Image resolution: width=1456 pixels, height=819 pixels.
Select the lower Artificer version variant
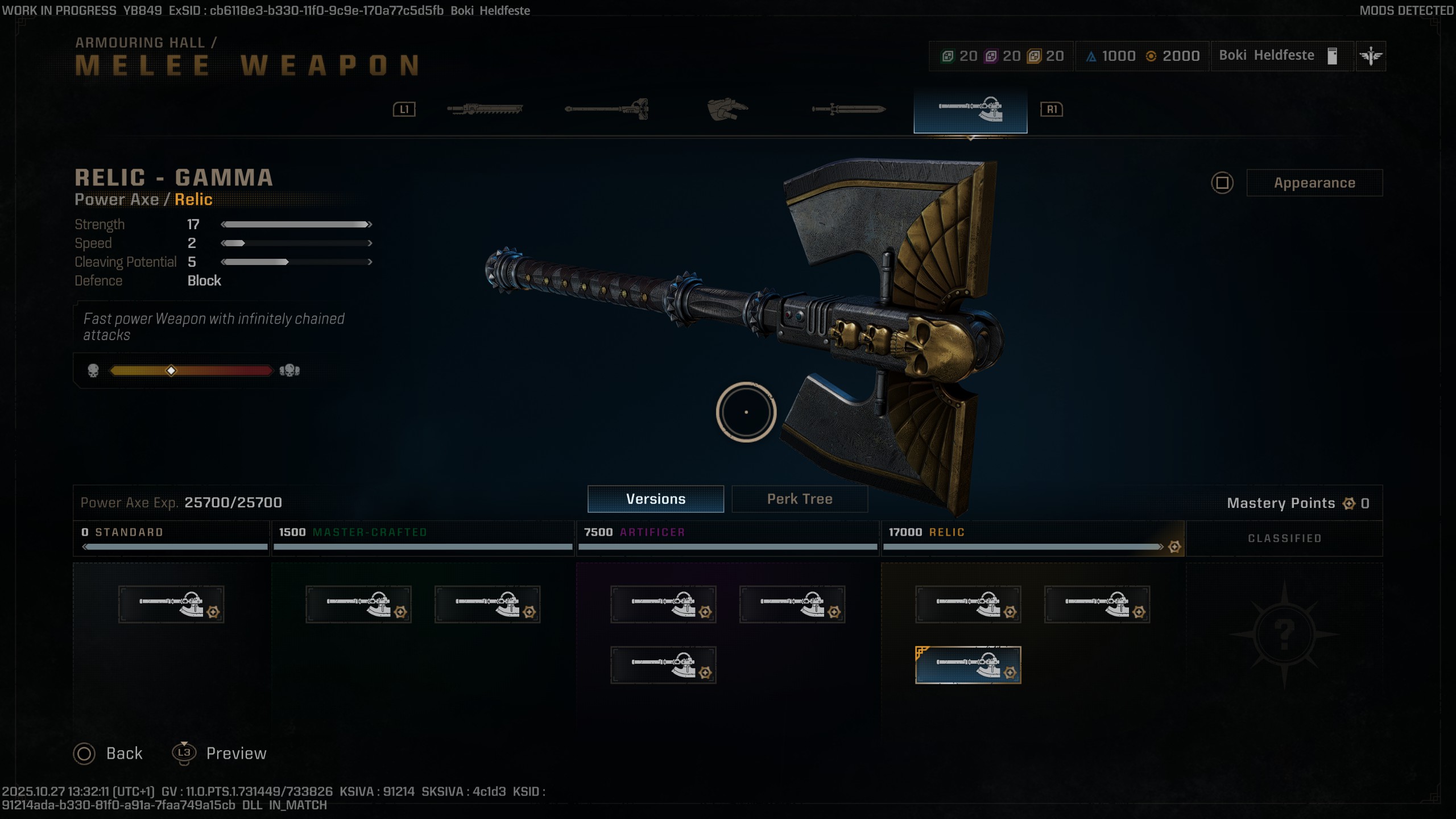[x=664, y=664]
